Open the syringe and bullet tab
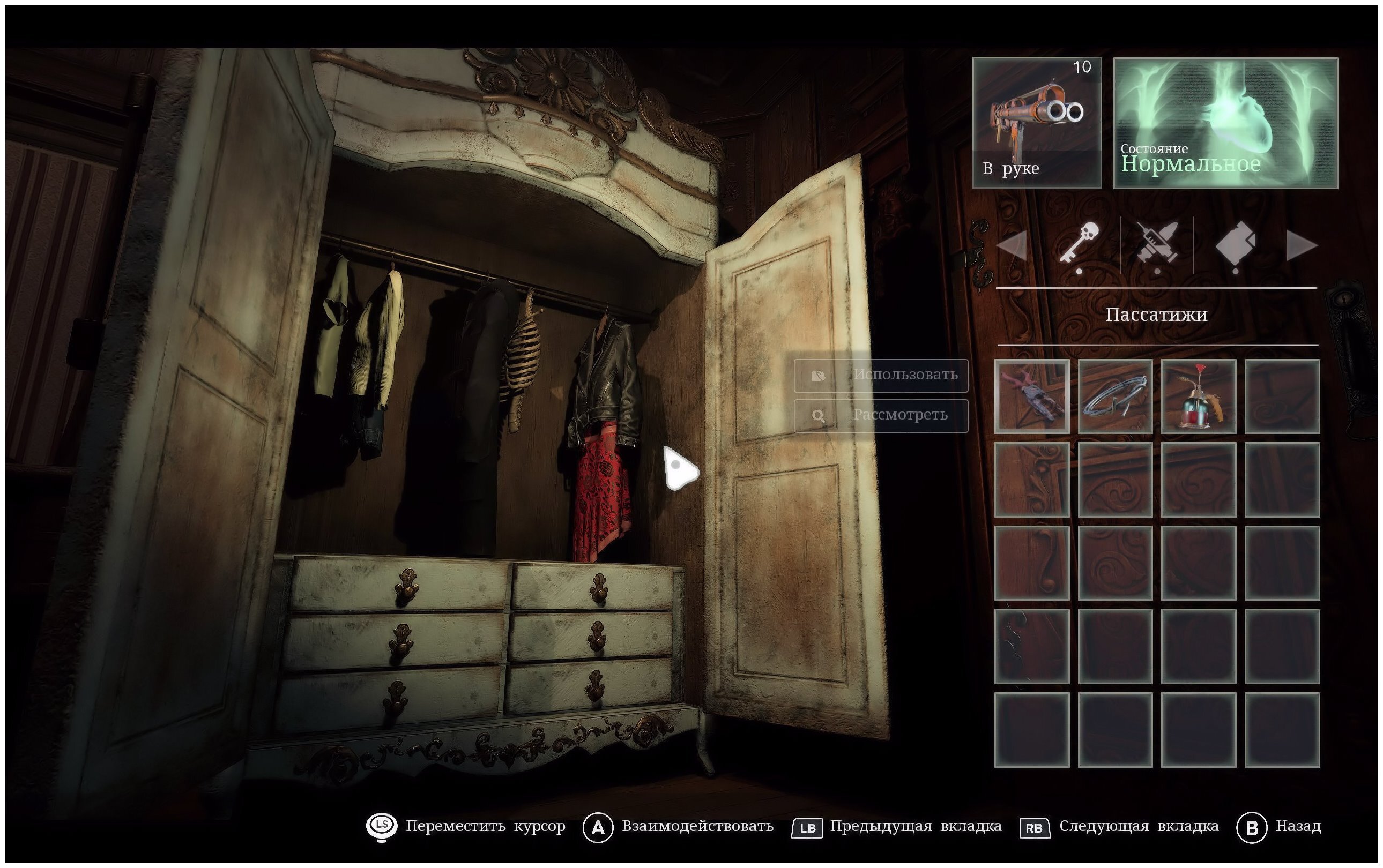 click(x=1156, y=245)
